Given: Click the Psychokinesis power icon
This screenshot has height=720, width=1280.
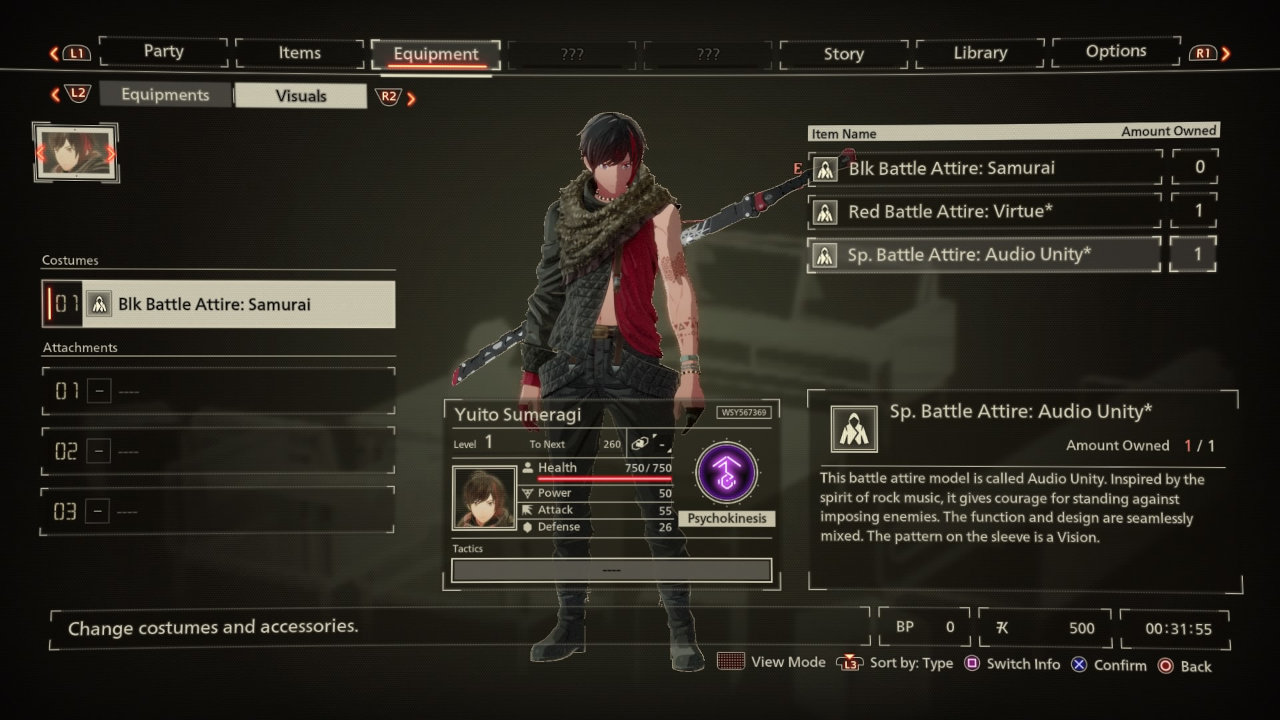Looking at the screenshot, I should [x=727, y=474].
